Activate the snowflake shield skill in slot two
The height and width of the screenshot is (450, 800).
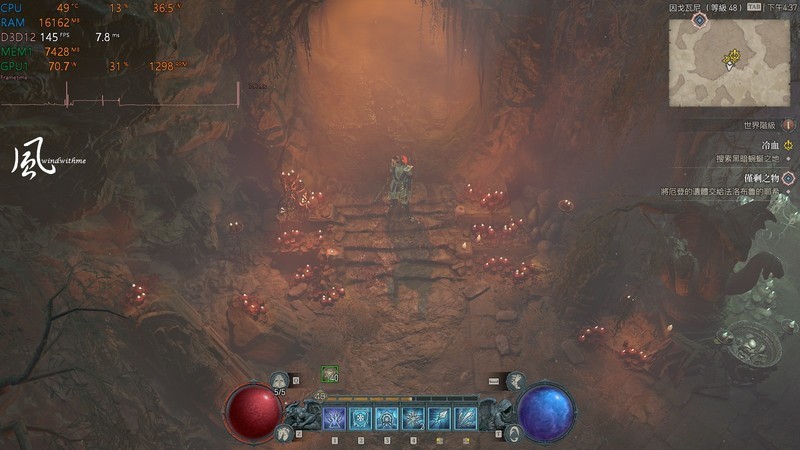(x=361, y=418)
